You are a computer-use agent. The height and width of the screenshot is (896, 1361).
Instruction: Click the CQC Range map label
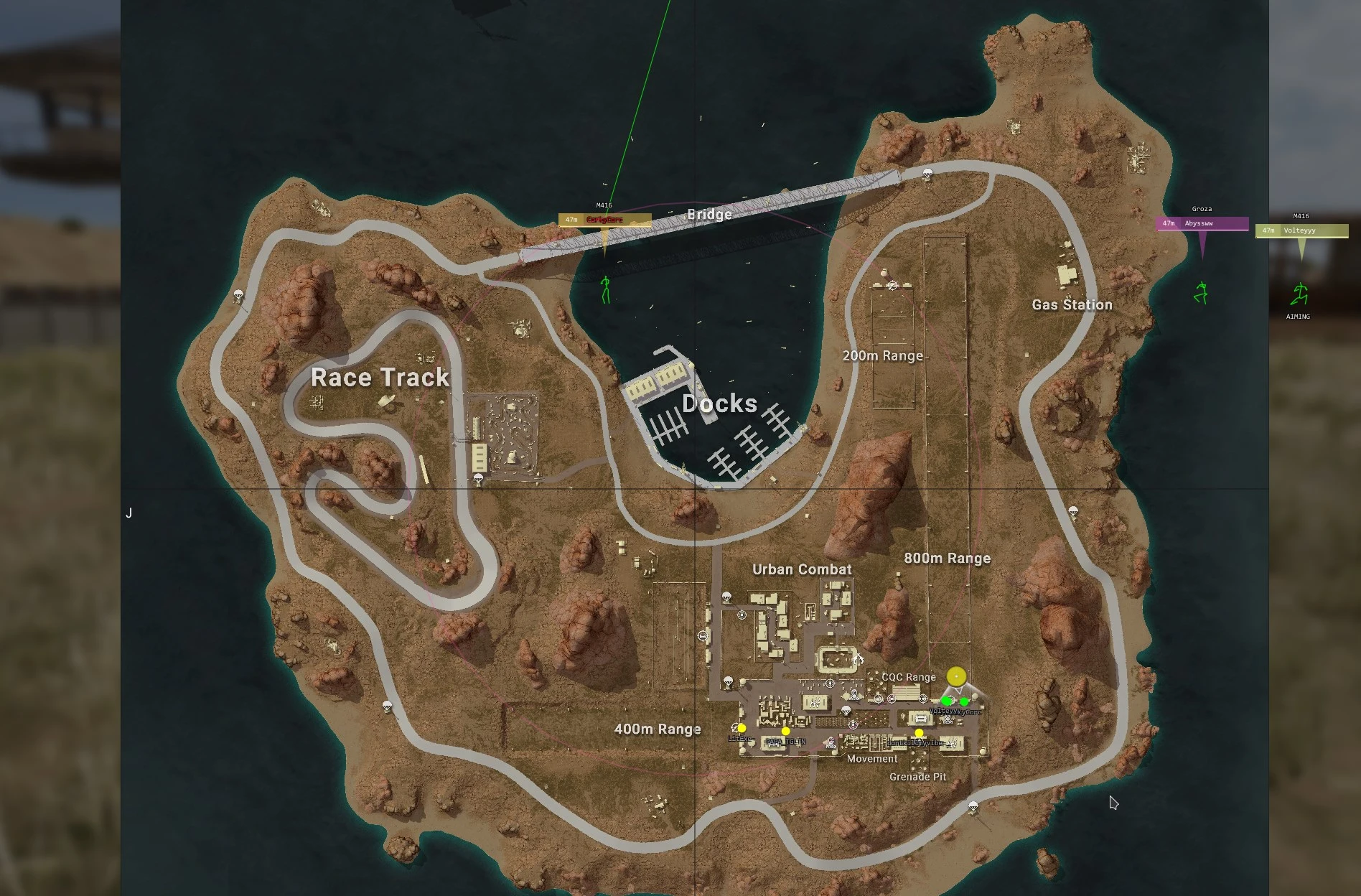908,677
